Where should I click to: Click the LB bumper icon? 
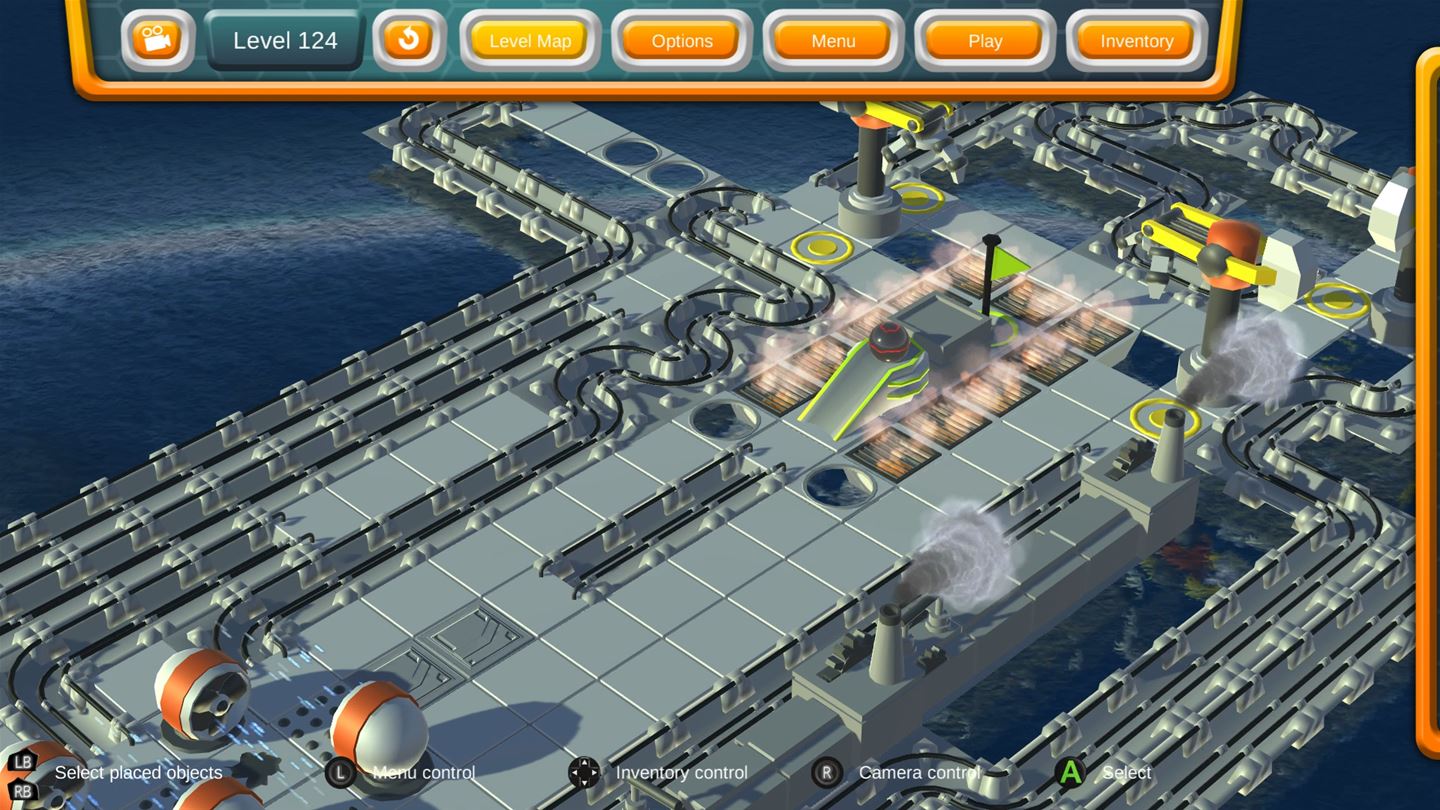[22, 762]
